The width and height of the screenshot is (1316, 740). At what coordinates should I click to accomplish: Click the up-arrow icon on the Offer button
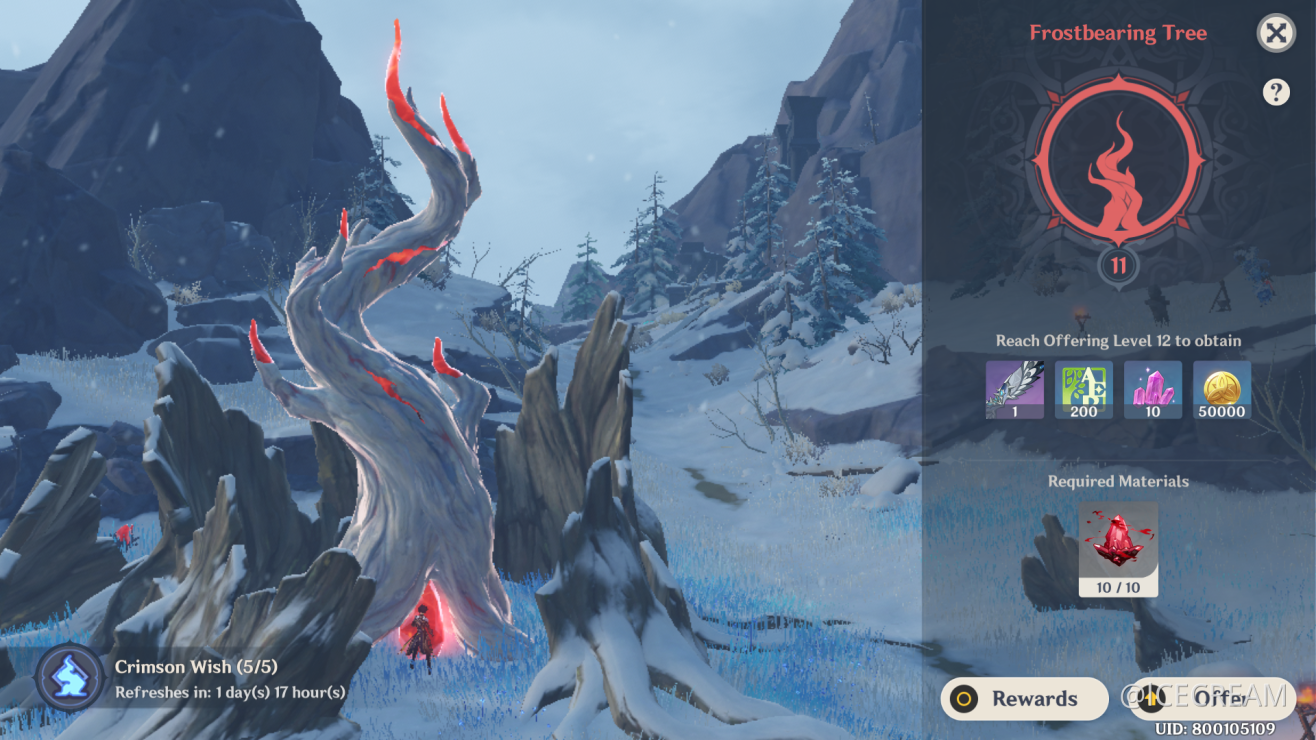pyautogui.click(x=1150, y=698)
